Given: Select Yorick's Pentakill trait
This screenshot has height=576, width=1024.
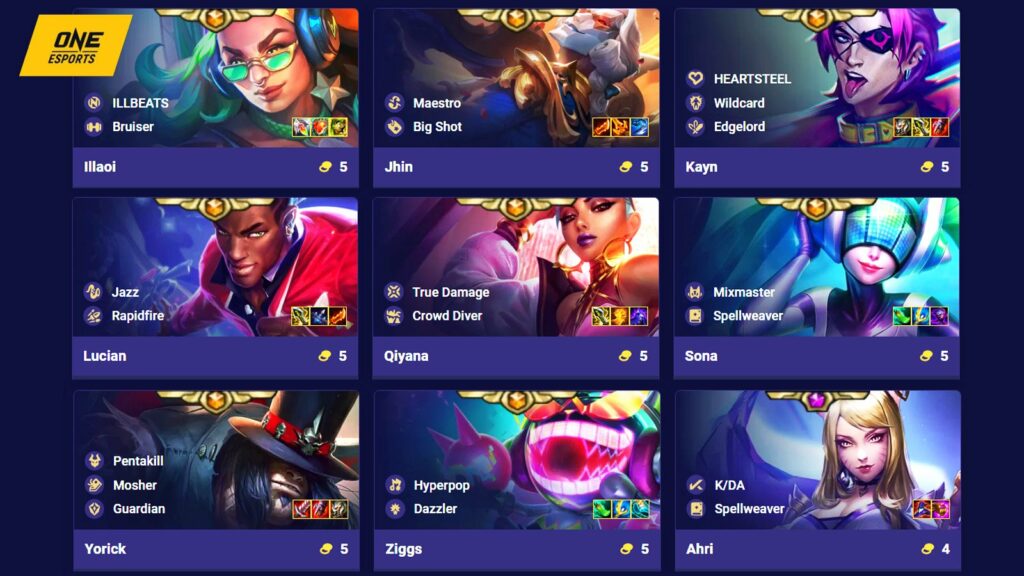Looking at the screenshot, I should (138, 461).
